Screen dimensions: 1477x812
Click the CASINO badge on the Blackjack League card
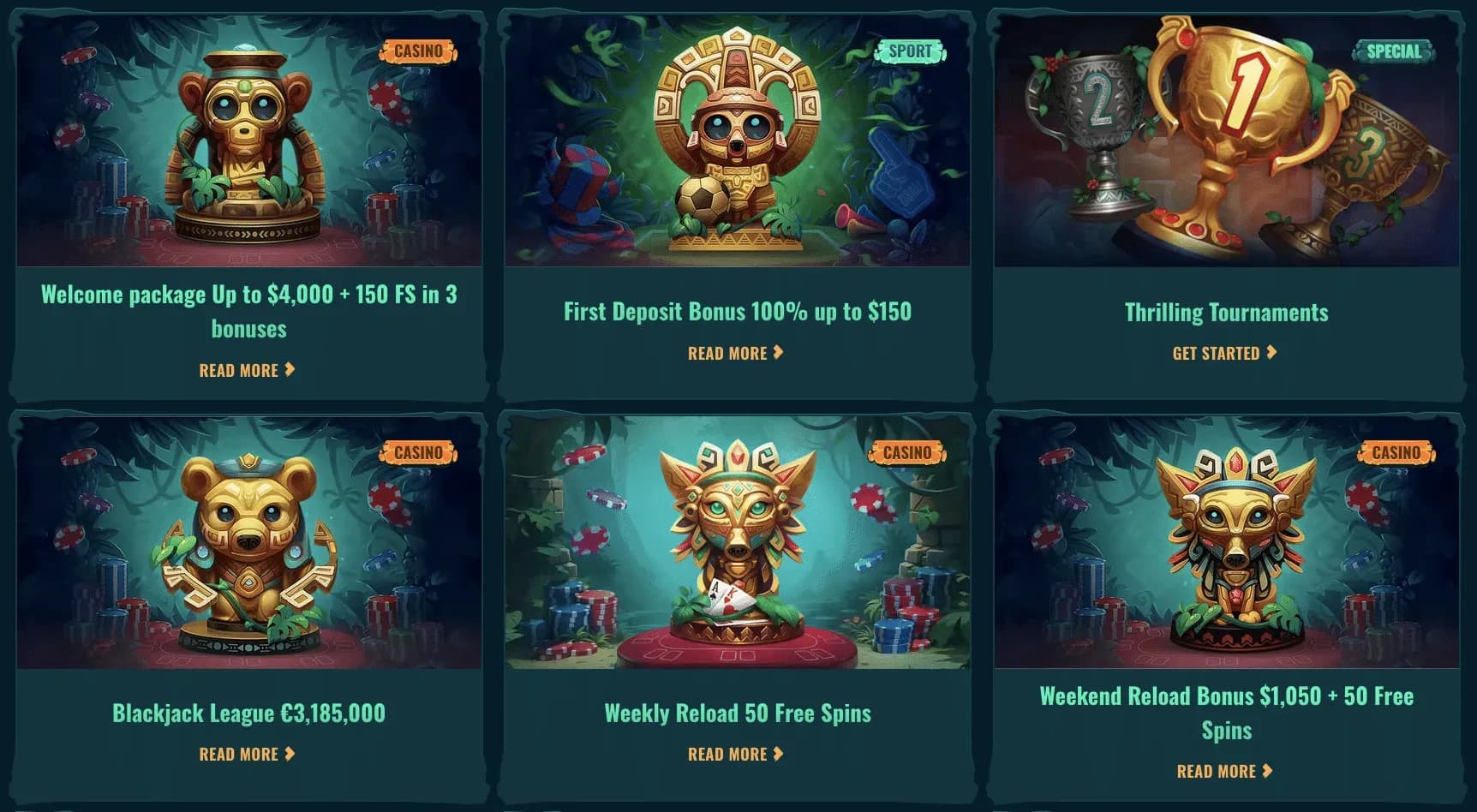pos(417,452)
